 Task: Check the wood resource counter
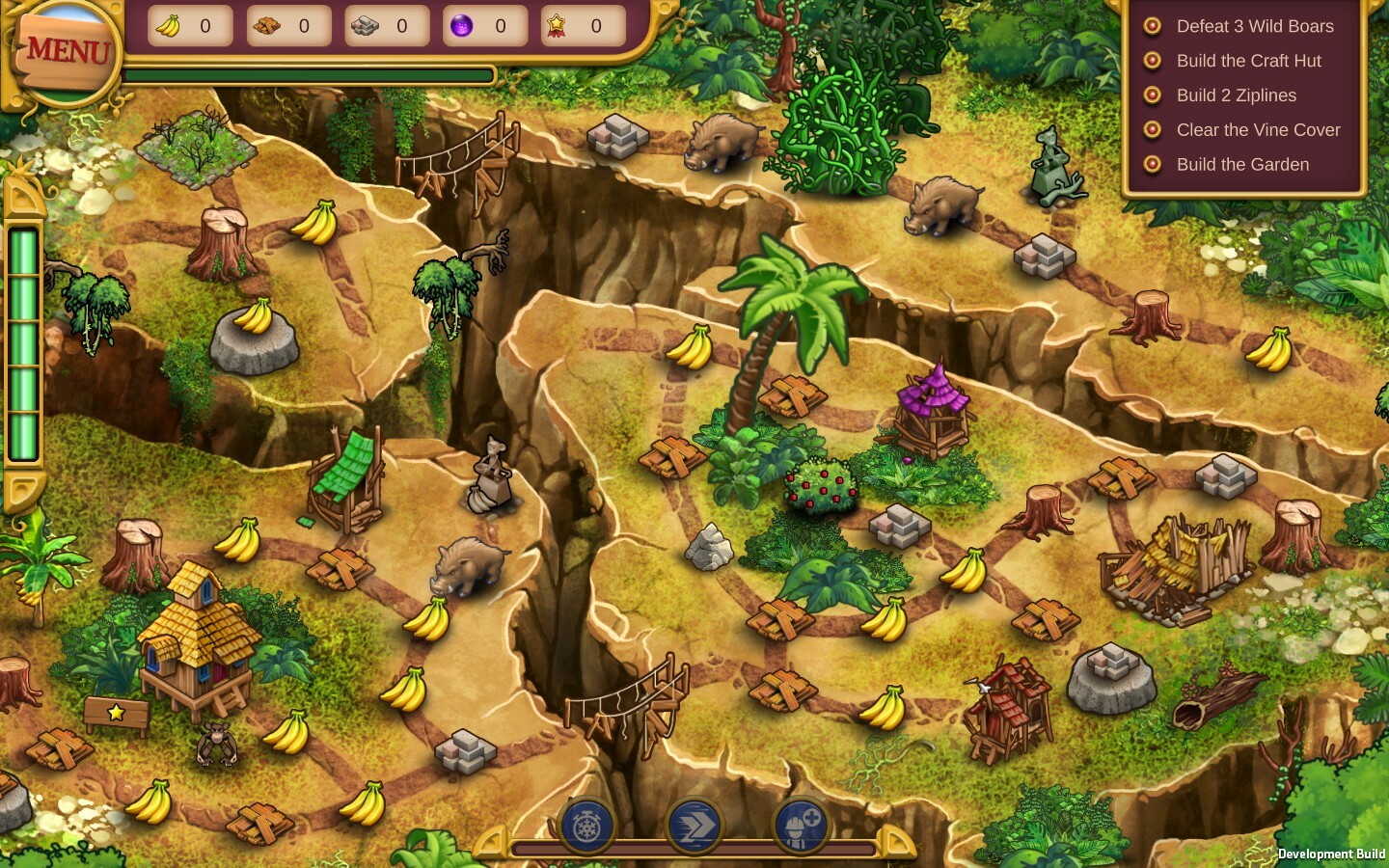[x=288, y=26]
